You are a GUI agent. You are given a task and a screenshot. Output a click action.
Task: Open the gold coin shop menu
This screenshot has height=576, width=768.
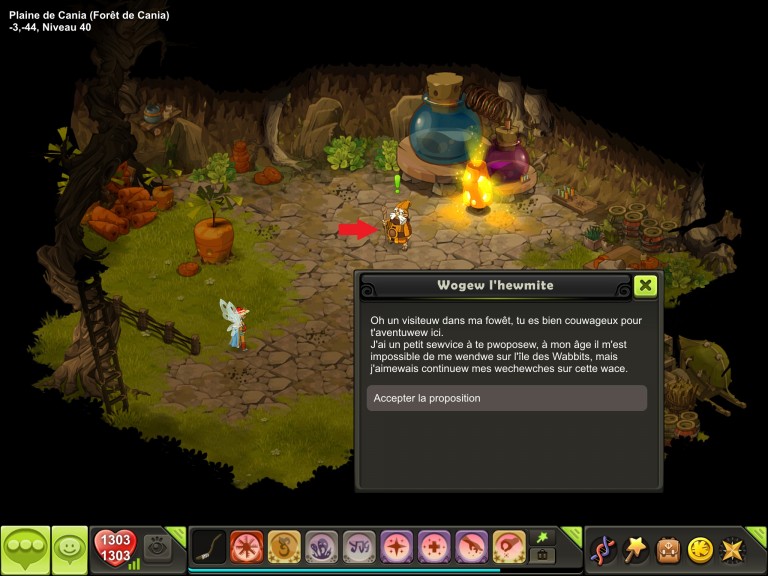point(700,549)
